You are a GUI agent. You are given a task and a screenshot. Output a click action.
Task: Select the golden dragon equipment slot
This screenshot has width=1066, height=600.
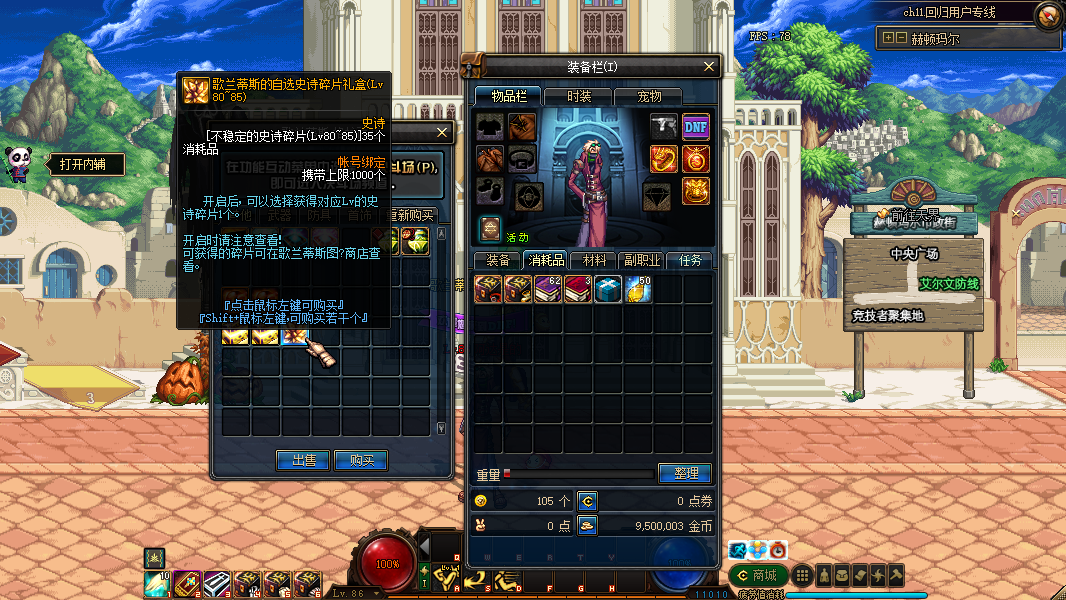click(x=664, y=158)
